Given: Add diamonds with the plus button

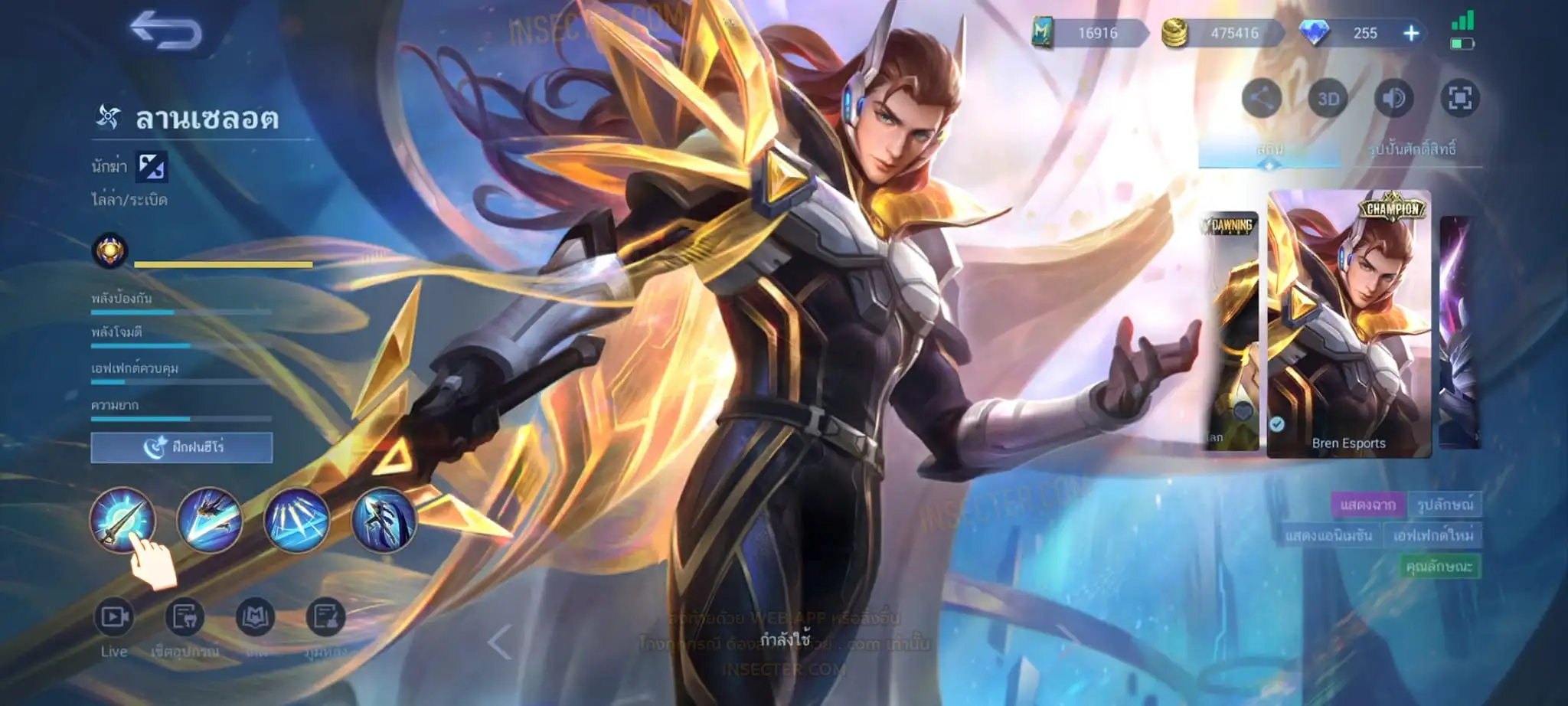Looking at the screenshot, I should click(1411, 33).
